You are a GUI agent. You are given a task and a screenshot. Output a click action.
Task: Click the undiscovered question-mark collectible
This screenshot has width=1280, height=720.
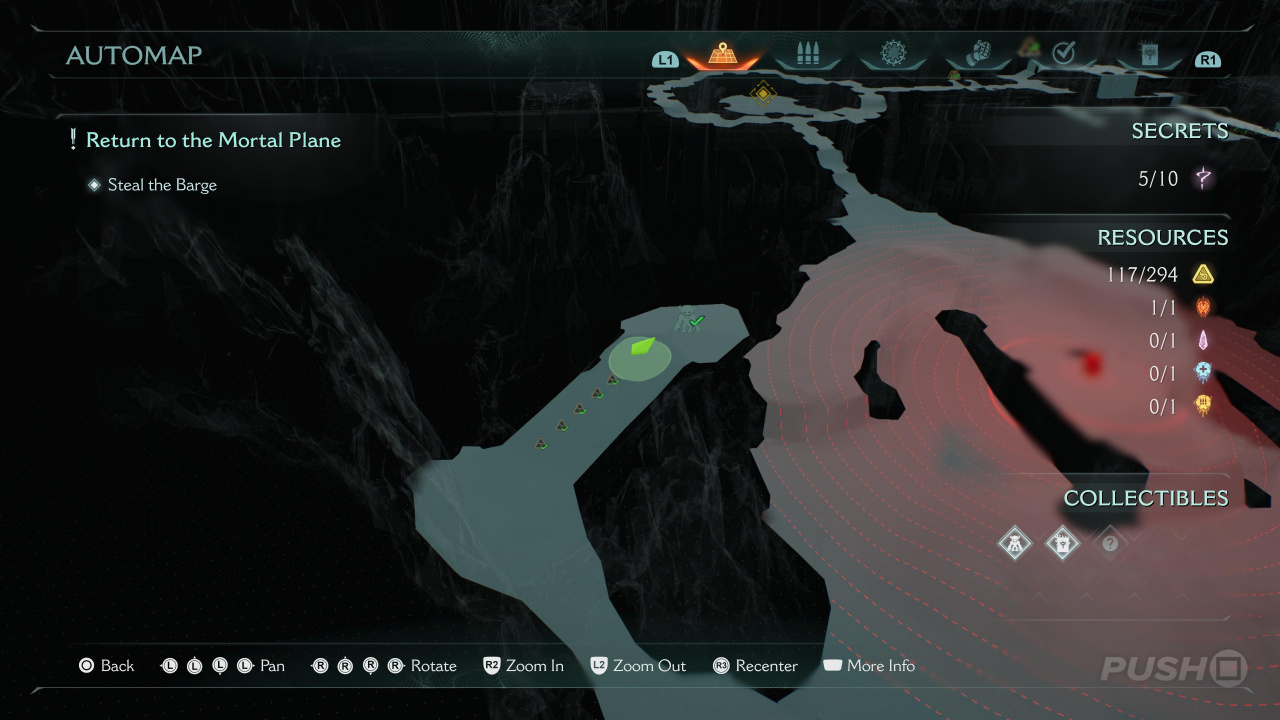tap(1109, 543)
